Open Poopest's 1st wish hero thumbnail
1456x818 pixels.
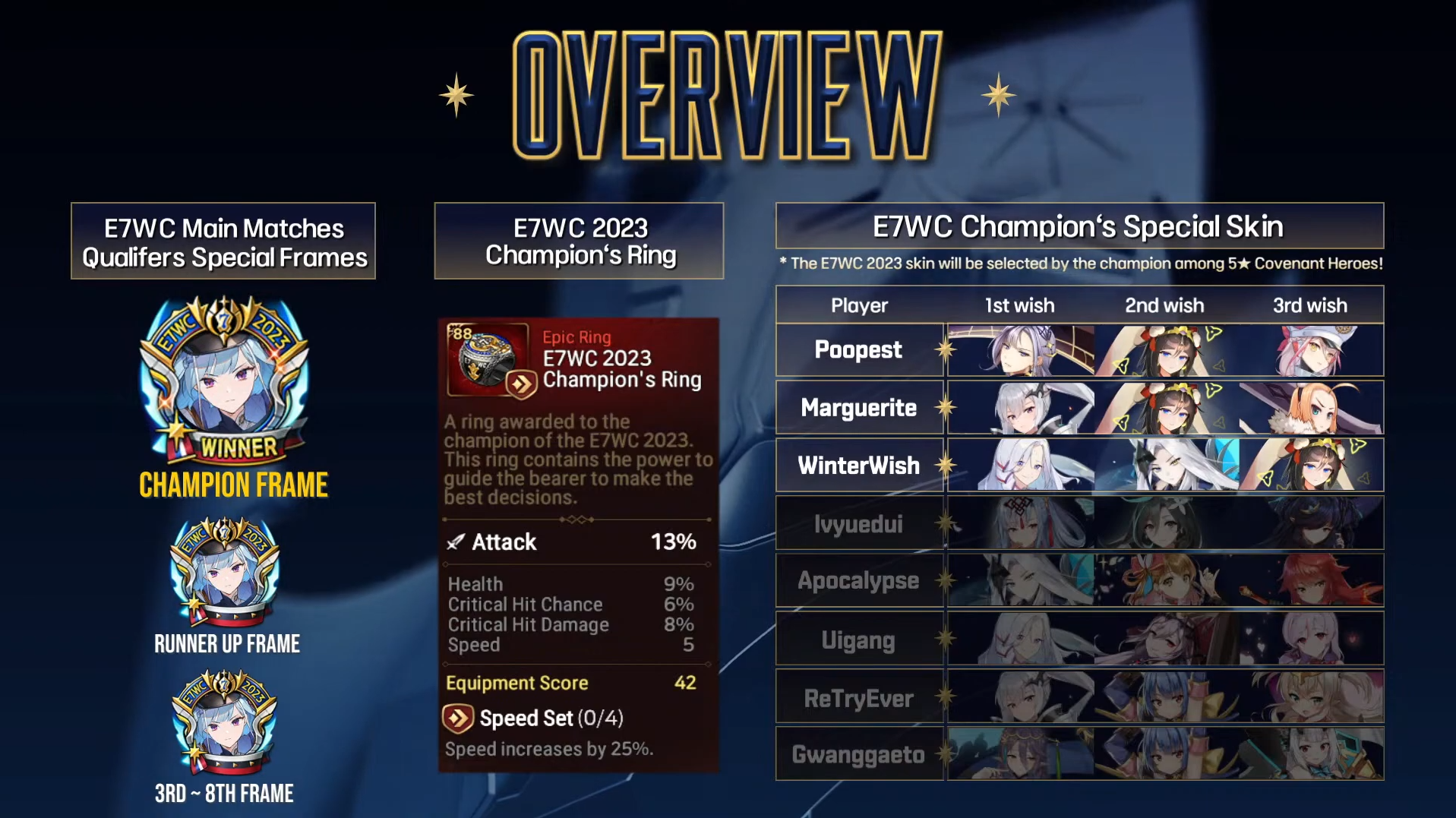1020,350
